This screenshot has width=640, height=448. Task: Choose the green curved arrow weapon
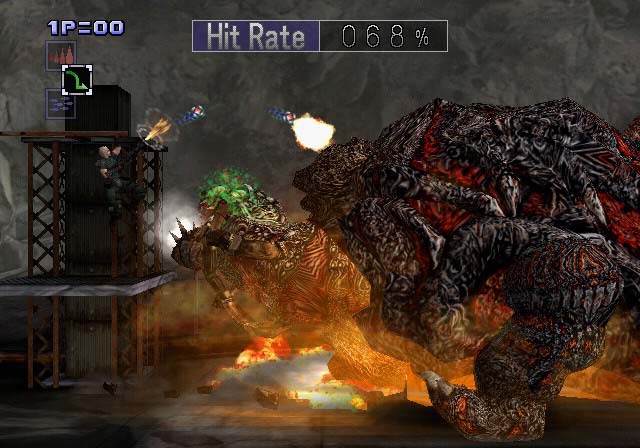tap(77, 80)
